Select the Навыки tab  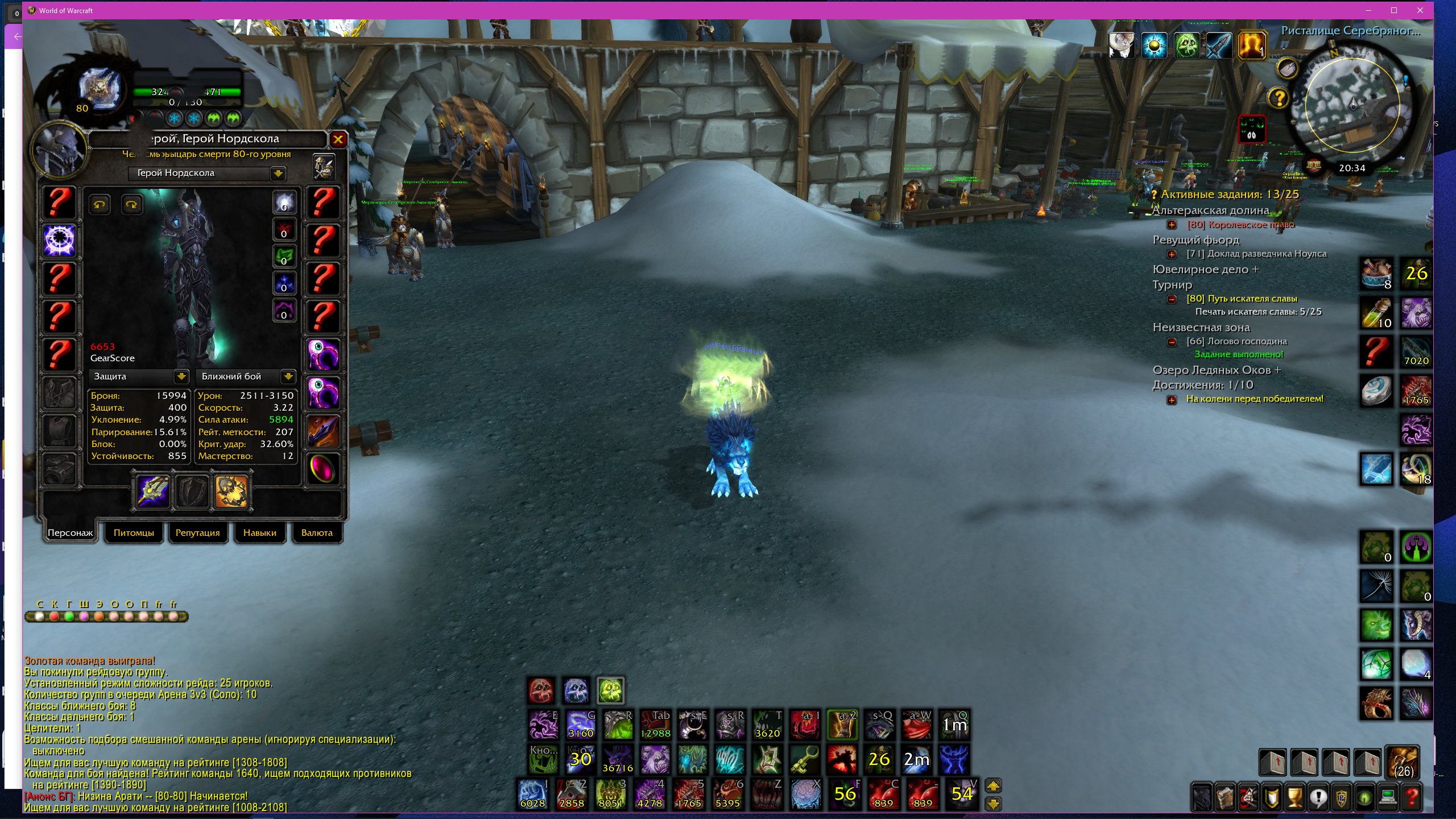pyautogui.click(x=259, y=533)
